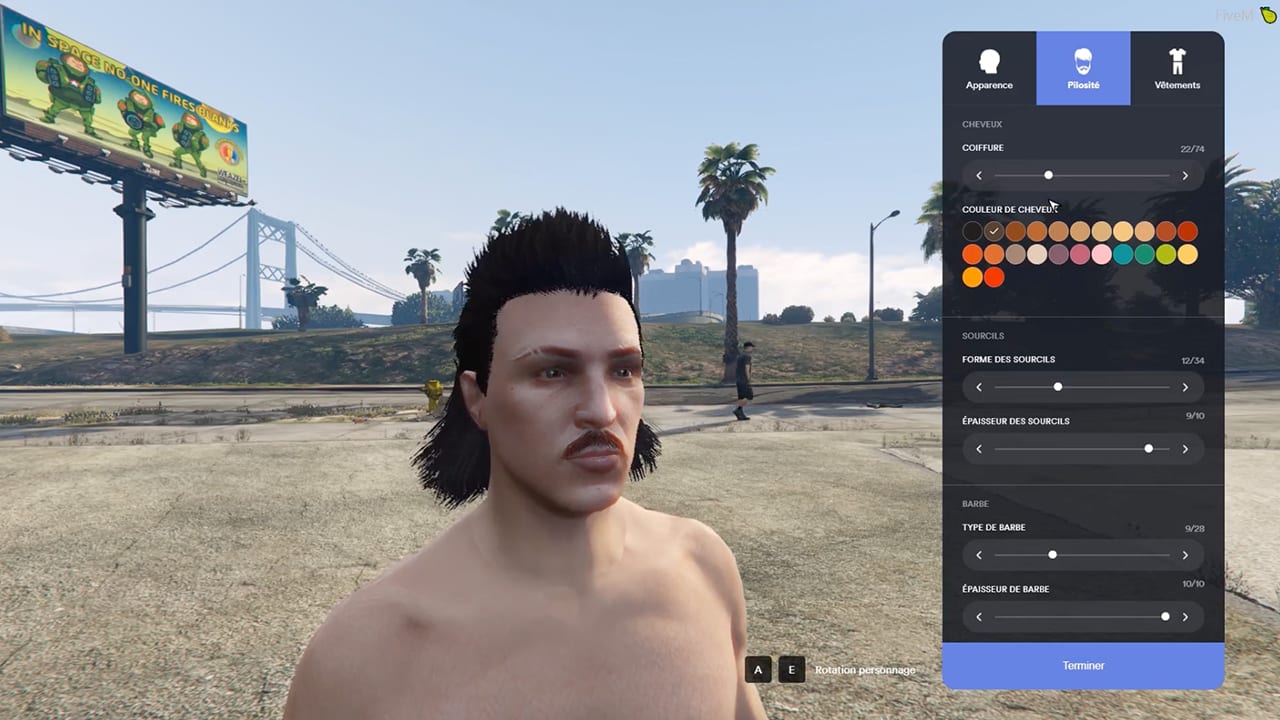
Task: Switch to the Apparence tab
Action: 989,68
